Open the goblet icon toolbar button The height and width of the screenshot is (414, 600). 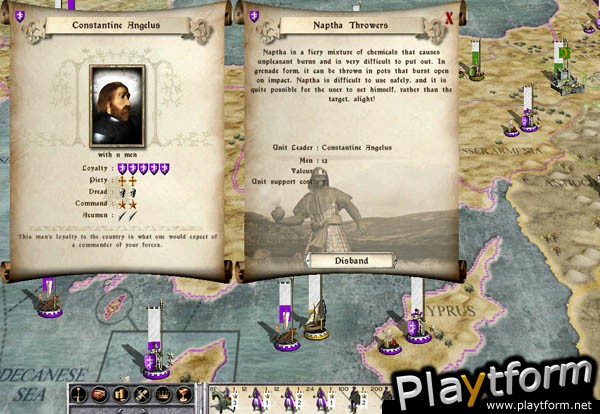coord(183,394)
